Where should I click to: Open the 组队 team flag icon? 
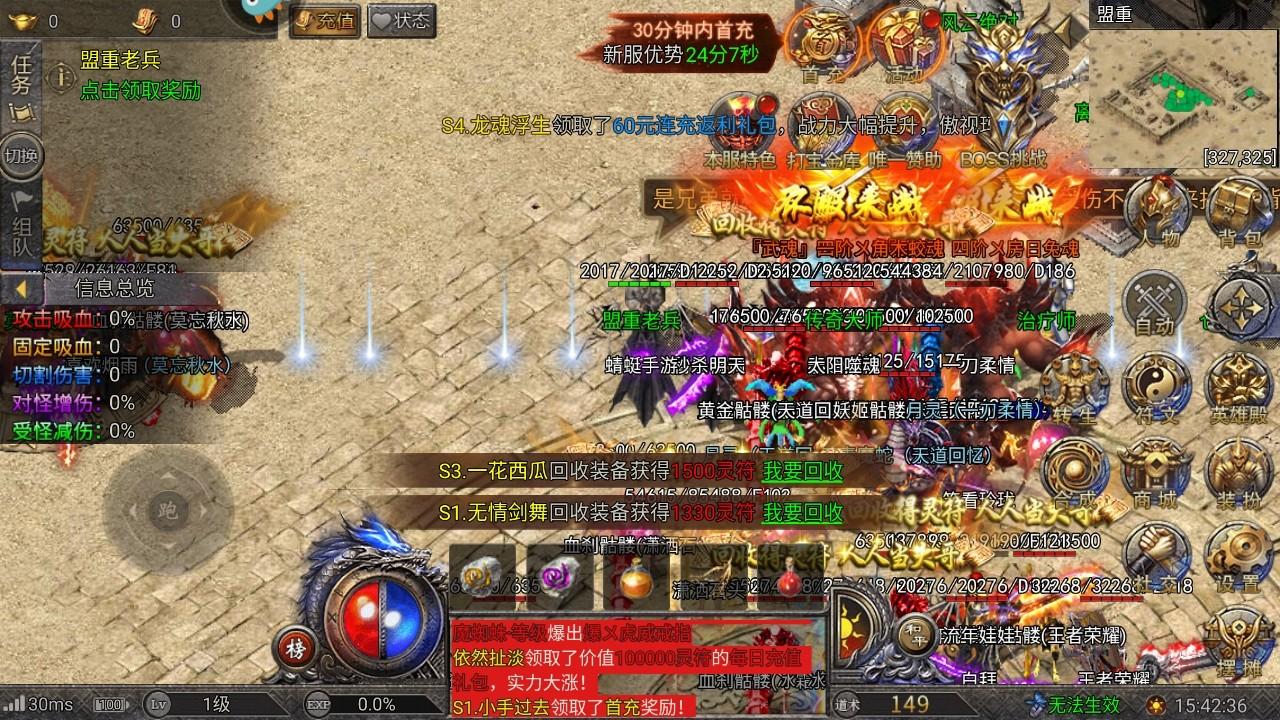[x=23, y=227]
